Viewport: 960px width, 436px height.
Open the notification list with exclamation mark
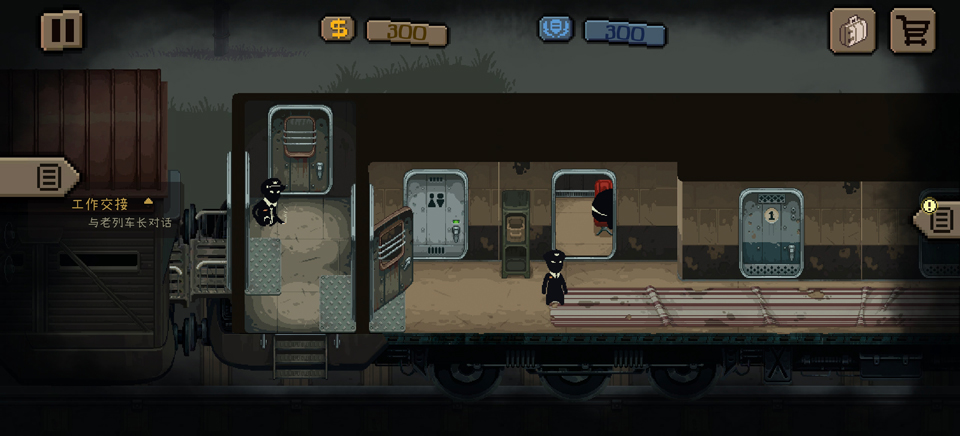coord(939,218)
